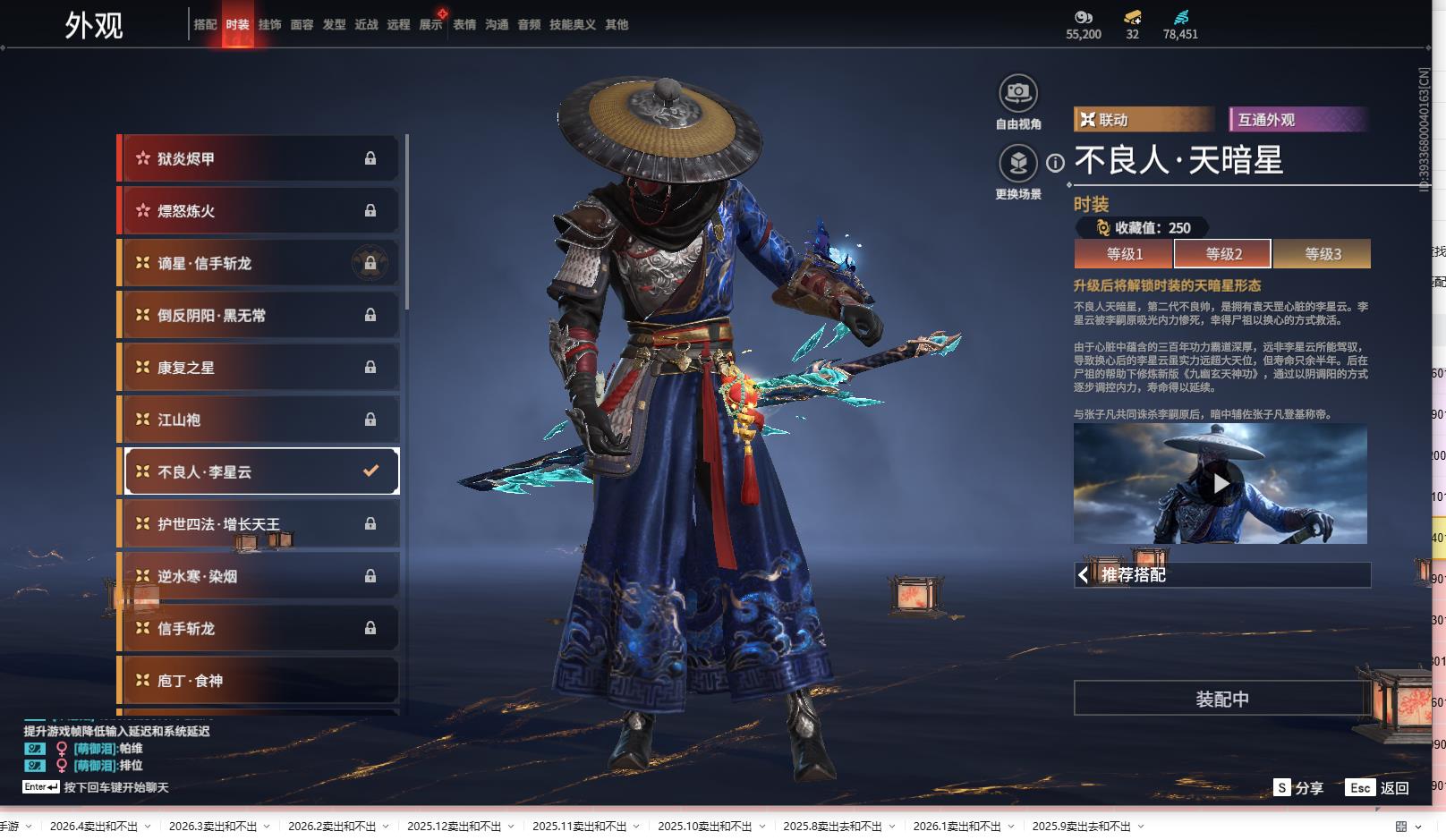The width and height of the screenshot is (1446, 840).
Task: Share the outfit with 分享
Action: pos(1298,788)
